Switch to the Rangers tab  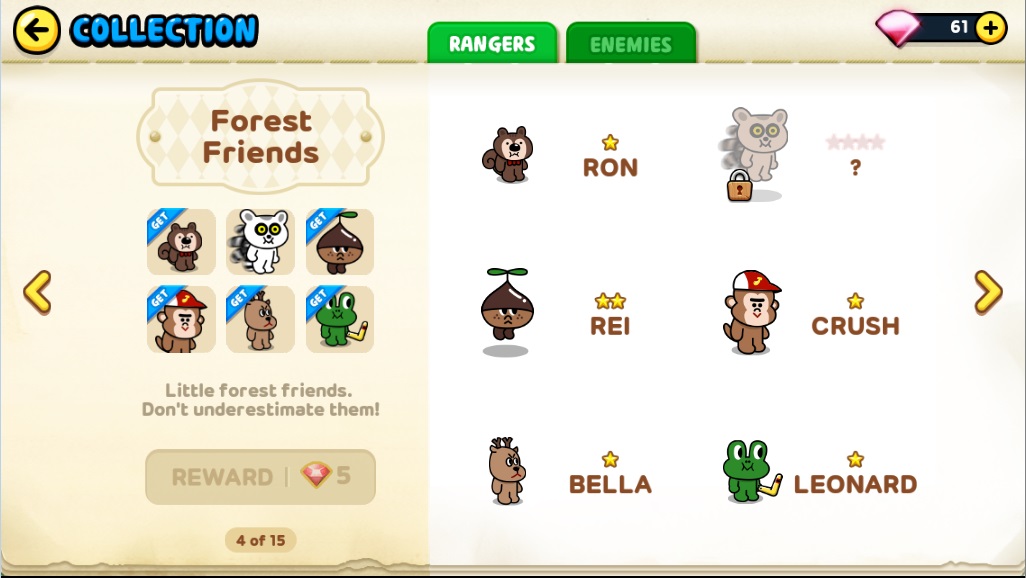pos(492,44)
